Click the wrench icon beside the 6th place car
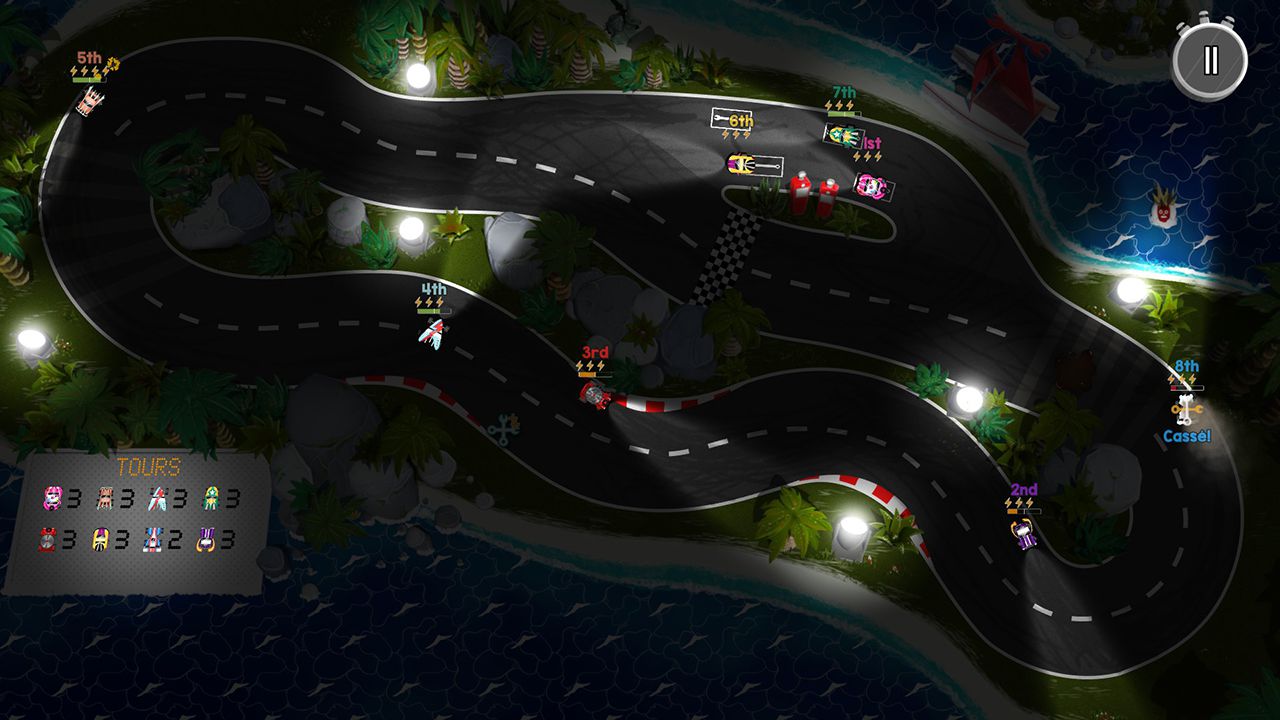Viewport: 1280px width, 720px height. (719, 118)
